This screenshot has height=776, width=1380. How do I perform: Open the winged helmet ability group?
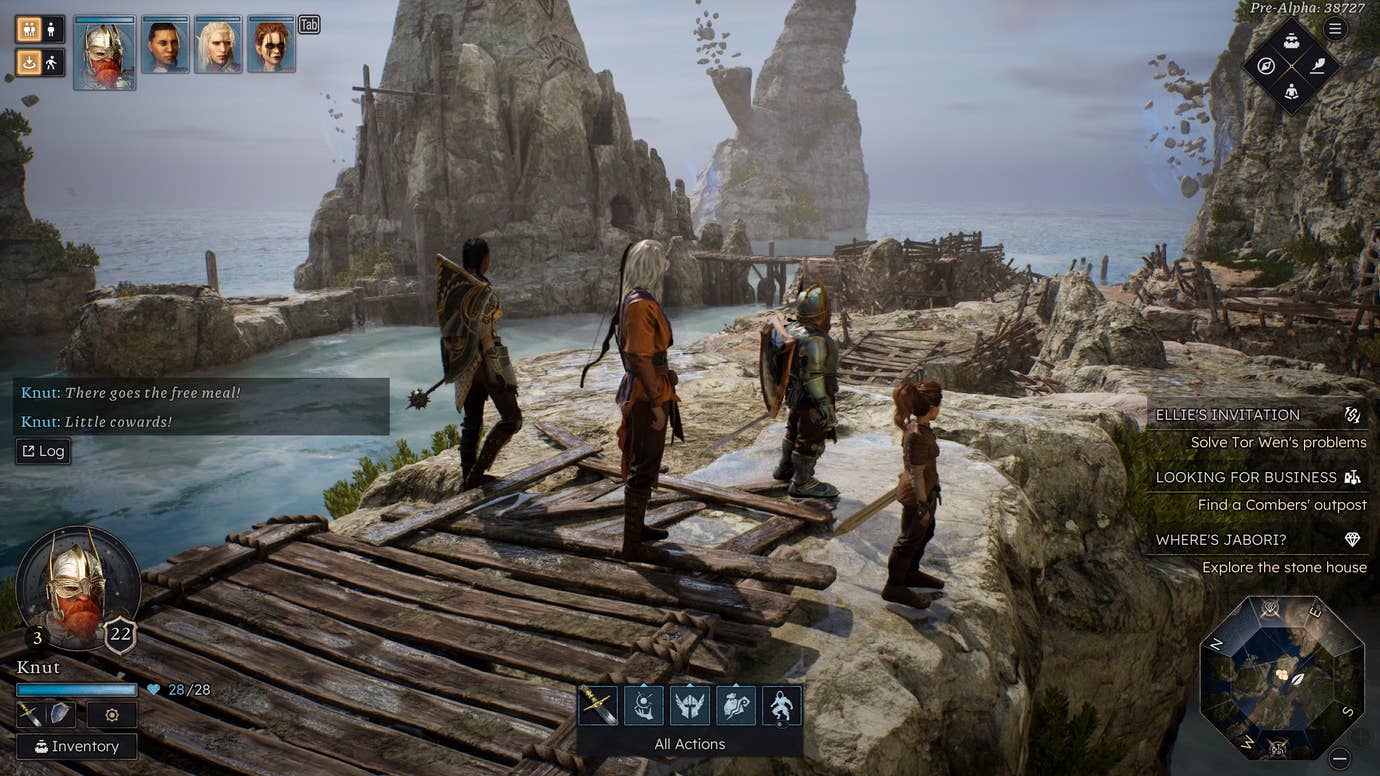[690, 705]
